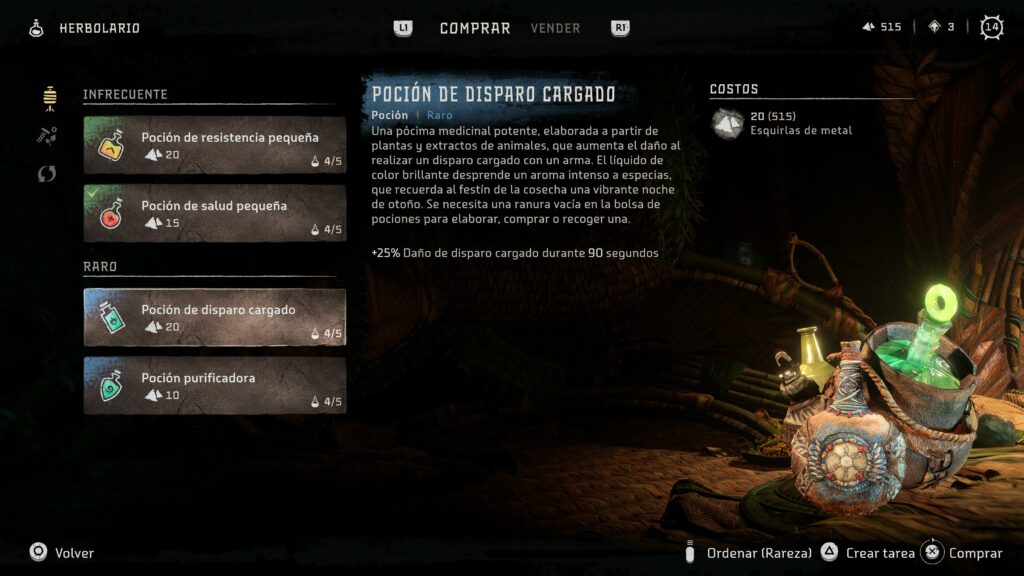Switch to the Vender tab
Image resolution: width=1024 pixels, height=576 pixels.
click(x=555, y=28)
